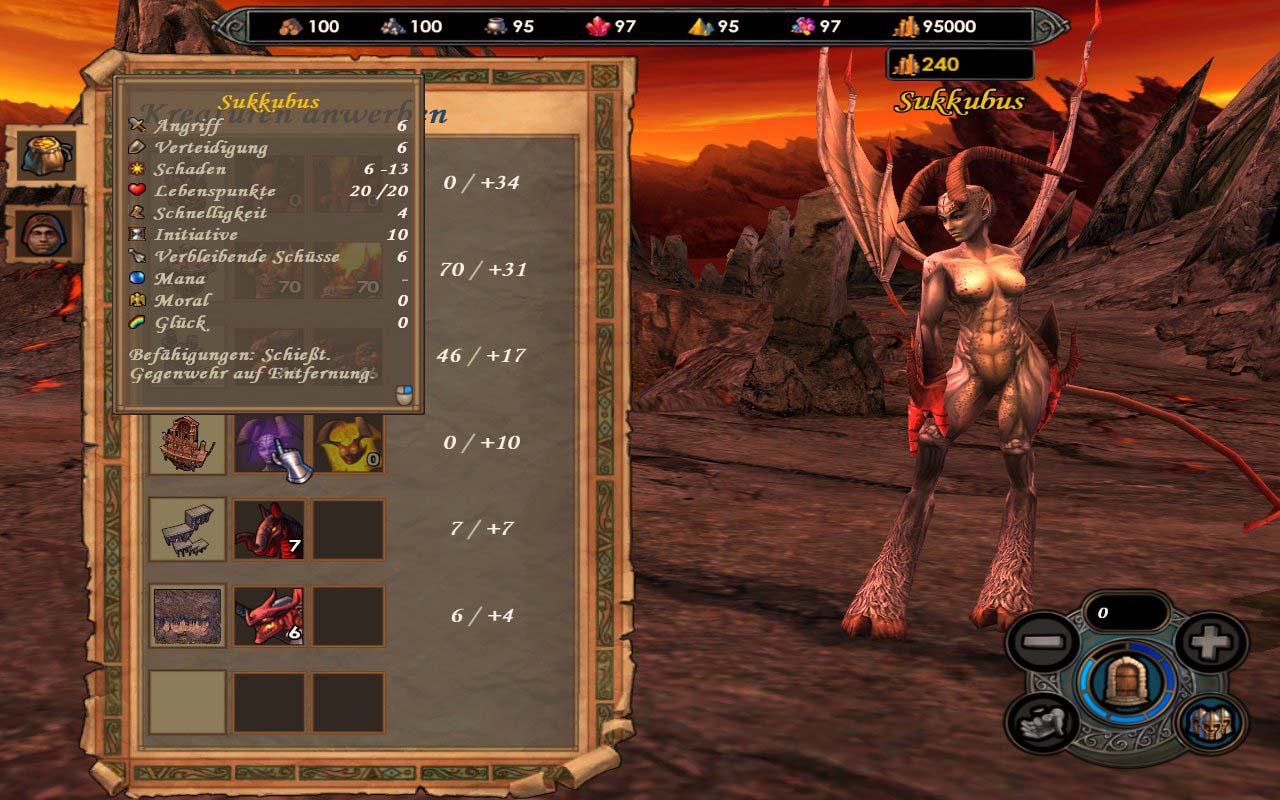Screen dimensions: 1280x800
Task: Decrease recruit amount with the minus button
Action: (x=1042, y=643)
